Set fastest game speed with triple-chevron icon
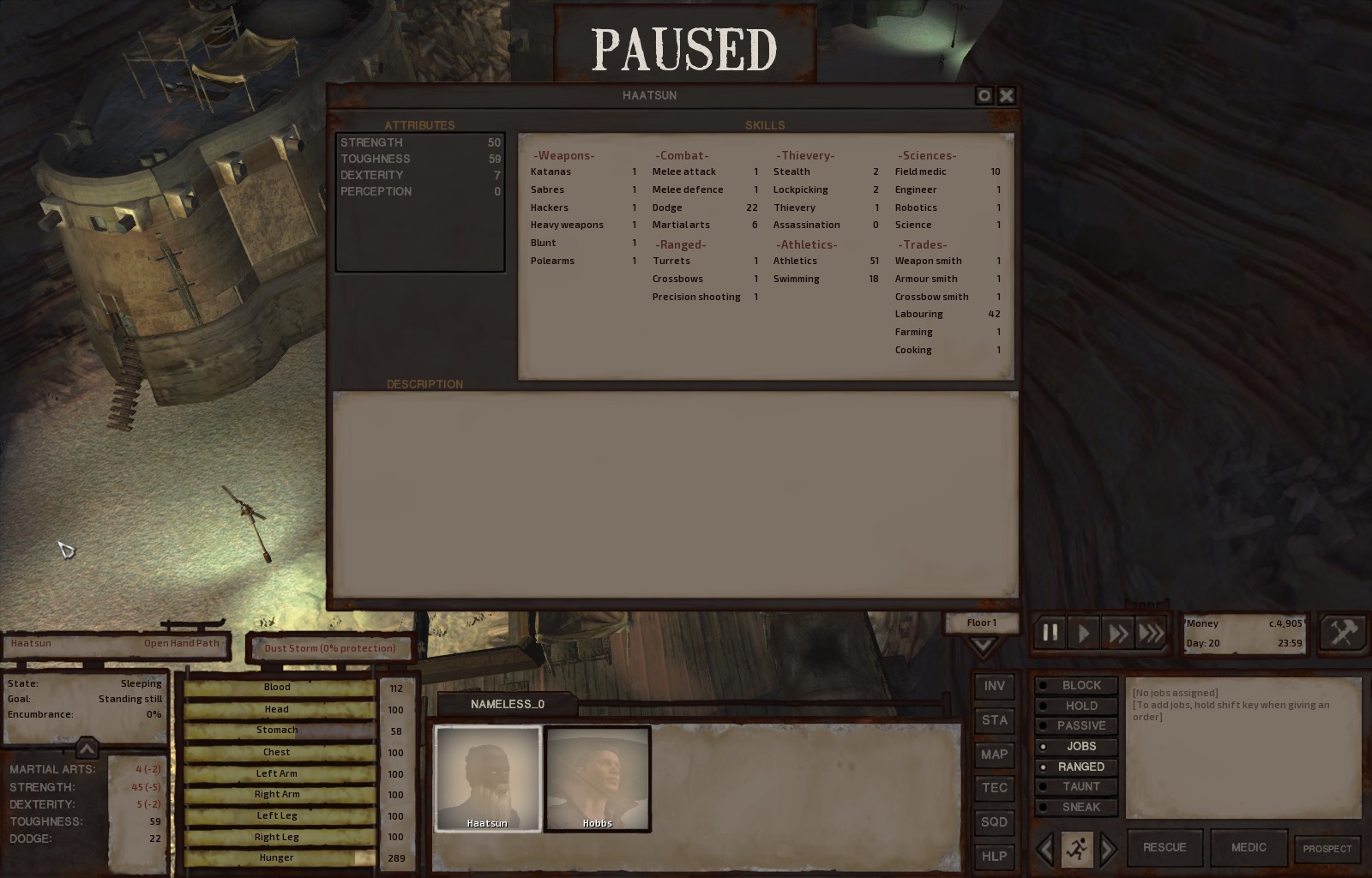 (x=1151, y=632)
